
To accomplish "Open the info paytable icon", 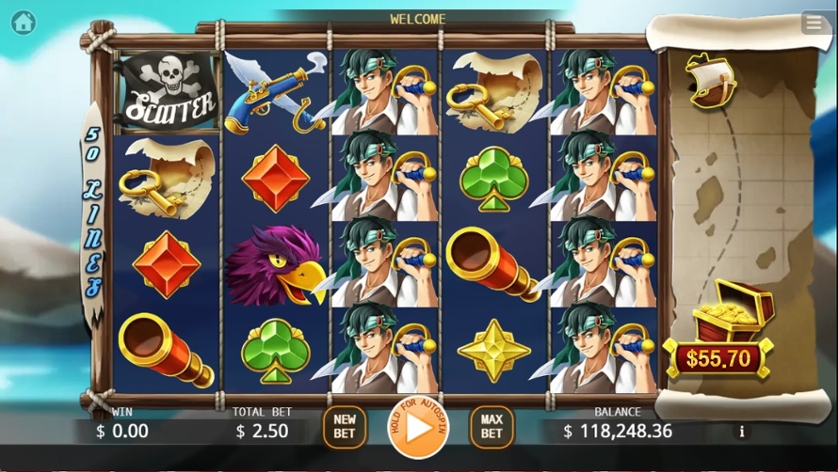I will pos(742,432).
